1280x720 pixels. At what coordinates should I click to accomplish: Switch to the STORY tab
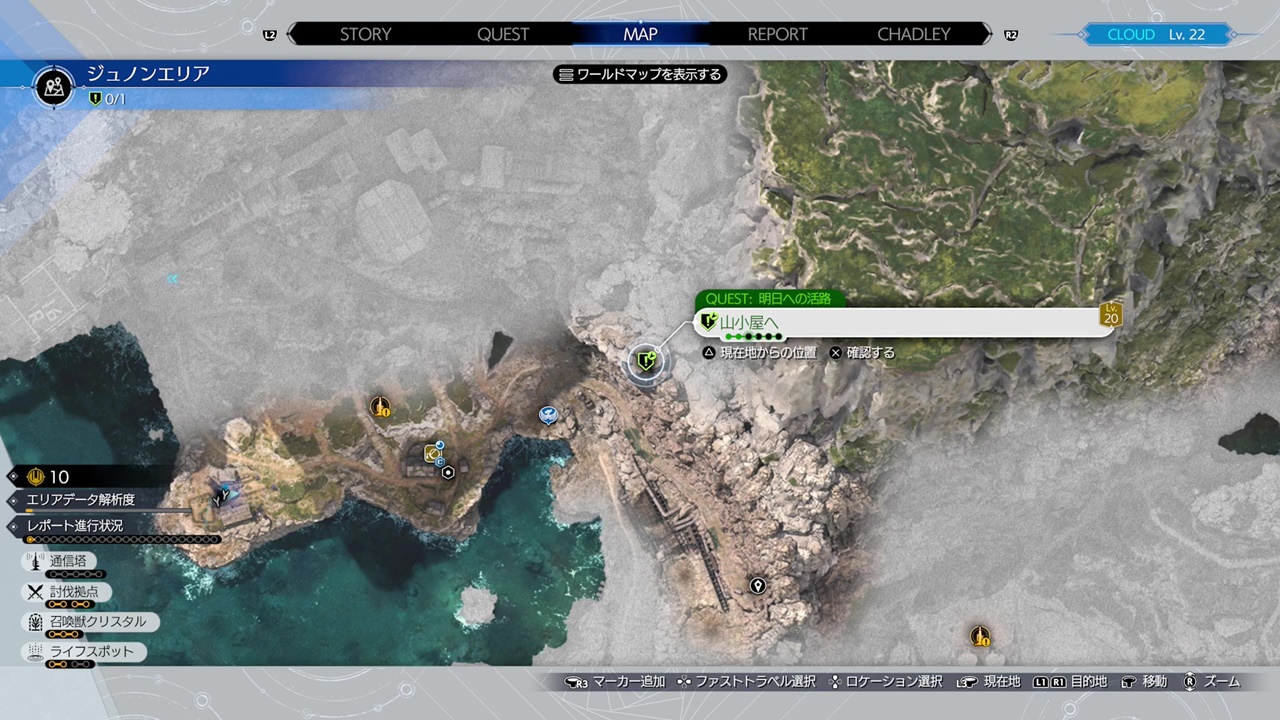(x=365, y=34)
